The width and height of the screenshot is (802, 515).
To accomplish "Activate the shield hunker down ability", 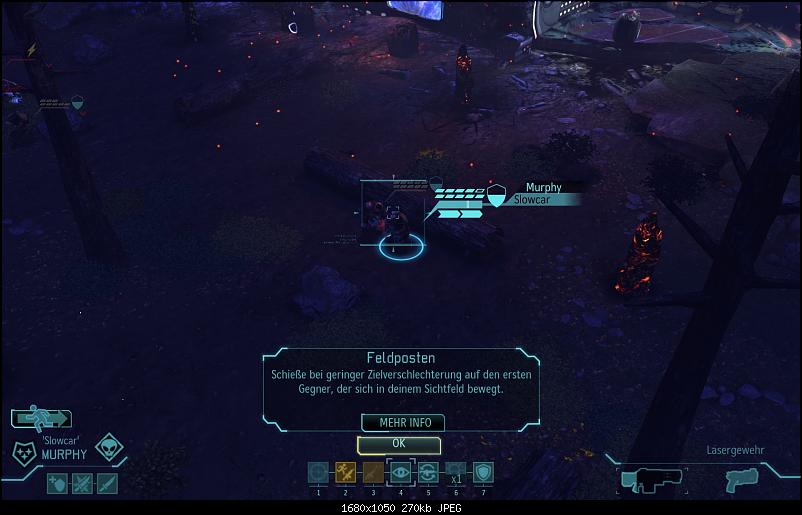I will pos(482,473).
